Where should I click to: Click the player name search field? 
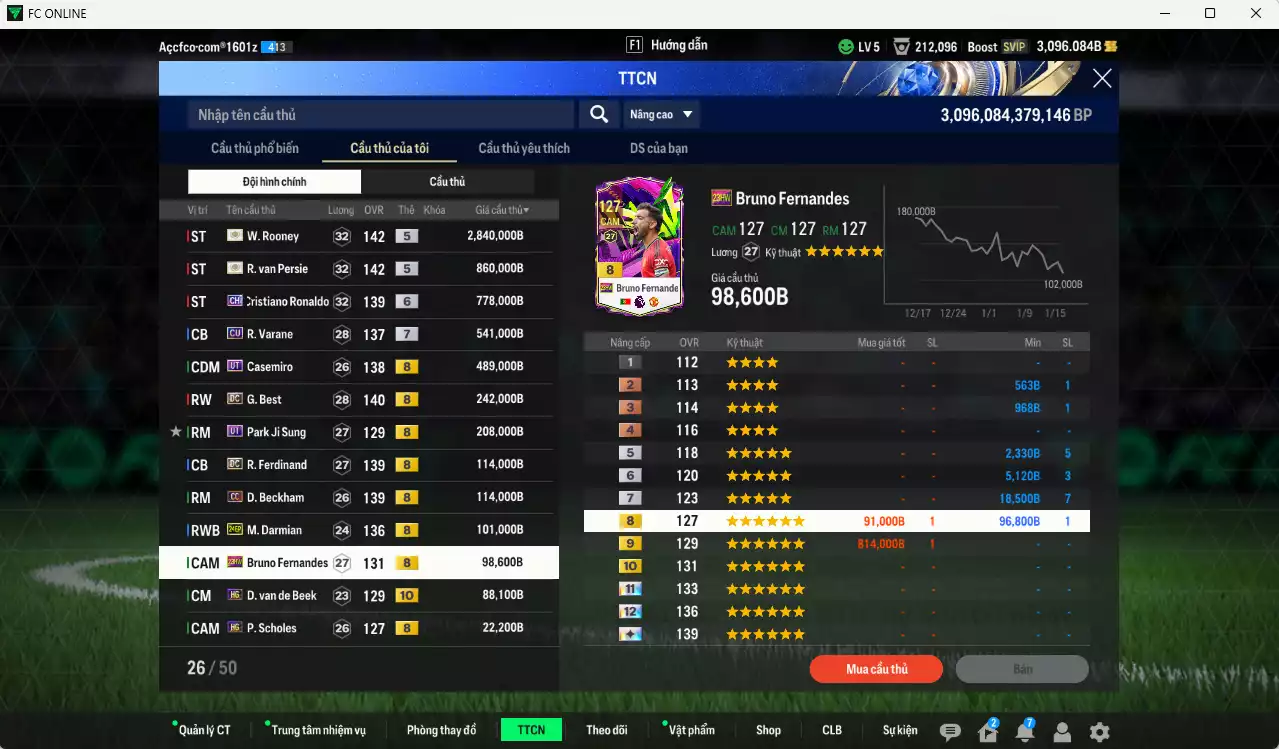[x=380, y=115]
